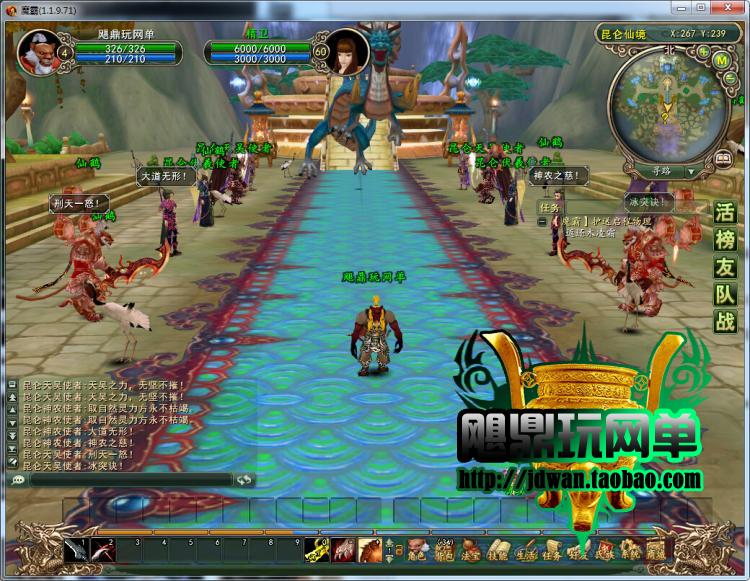
Task: Collapse the 任务 quest tracker with the minus
Action: tap(540, 221)
